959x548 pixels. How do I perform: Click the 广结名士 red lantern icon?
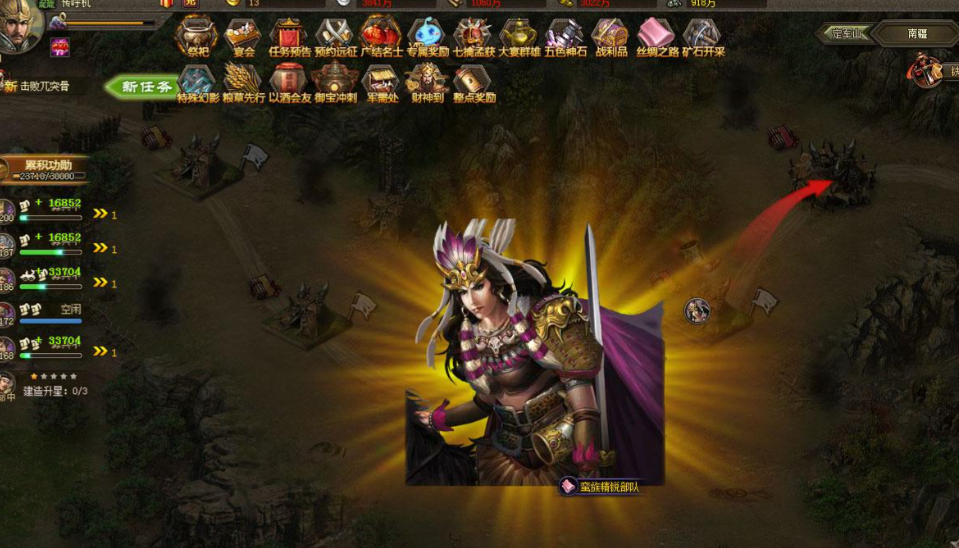pyautogui.click(x=380, y=35)
